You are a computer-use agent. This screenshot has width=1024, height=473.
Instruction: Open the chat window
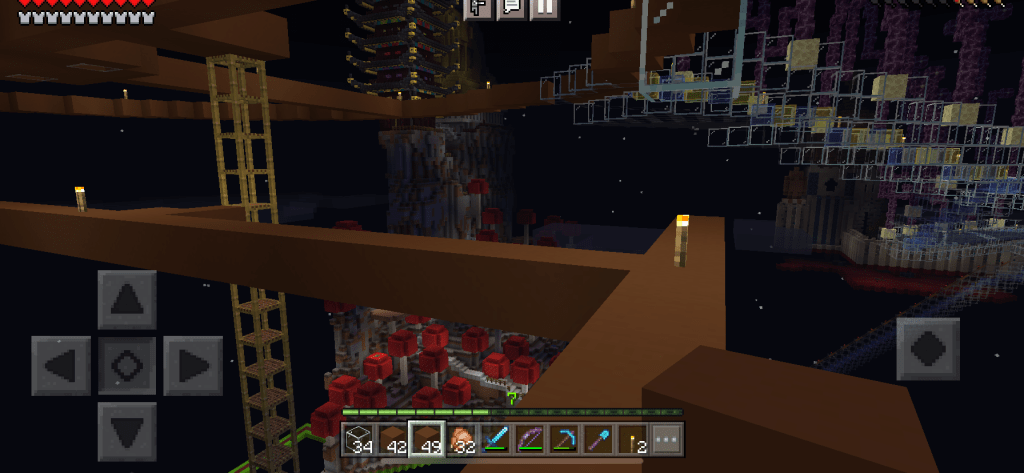pyautogui.click(x=510, y=8)
